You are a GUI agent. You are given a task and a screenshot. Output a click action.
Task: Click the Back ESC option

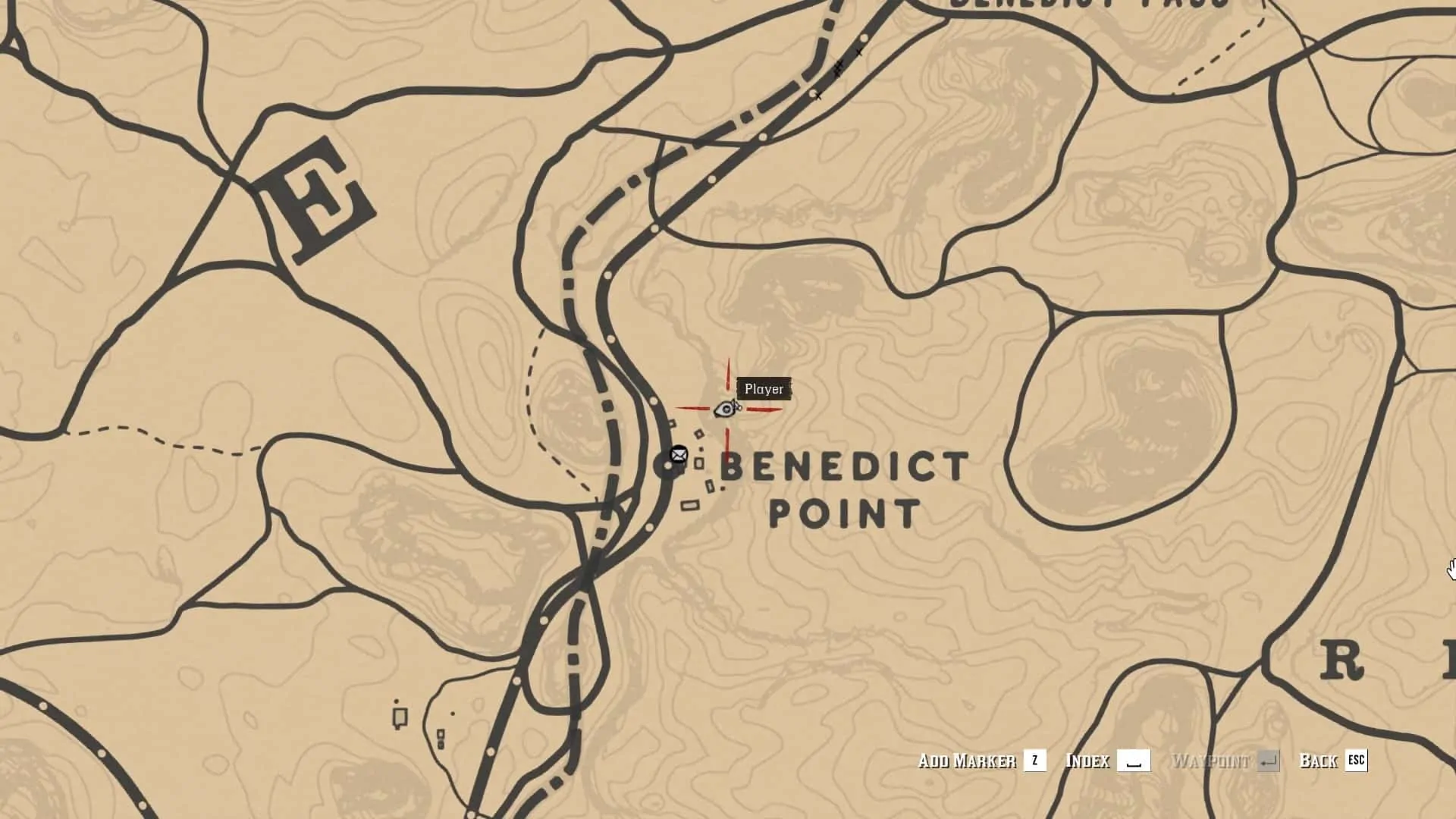(x=1323, y=761)
